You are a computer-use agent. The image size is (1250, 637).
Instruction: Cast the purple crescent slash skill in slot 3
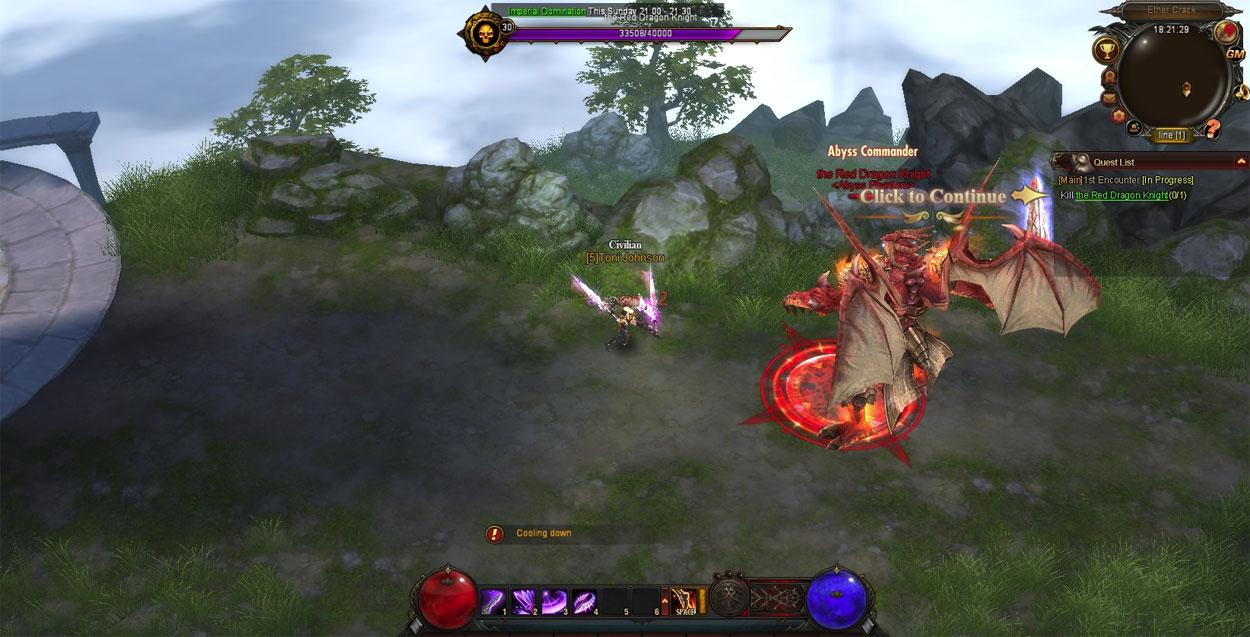554,601
